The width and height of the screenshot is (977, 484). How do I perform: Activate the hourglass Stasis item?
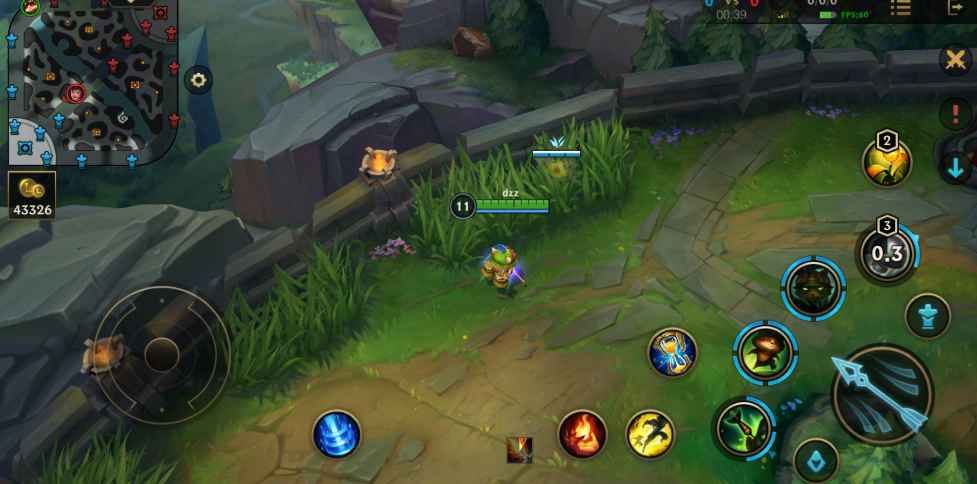click(x=672, y=352)
